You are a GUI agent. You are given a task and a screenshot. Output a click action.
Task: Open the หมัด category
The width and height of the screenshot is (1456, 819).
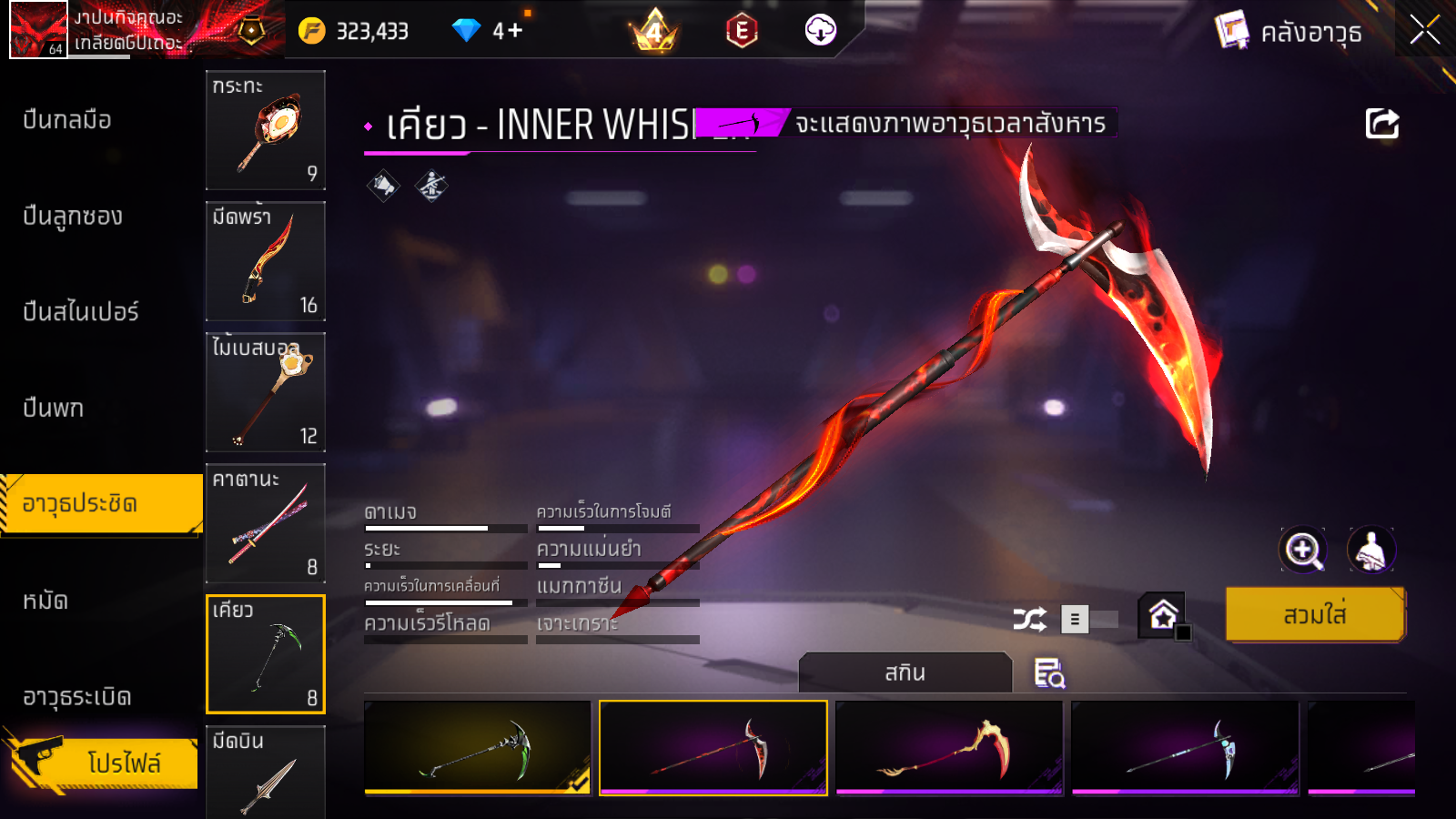[45, 601]
